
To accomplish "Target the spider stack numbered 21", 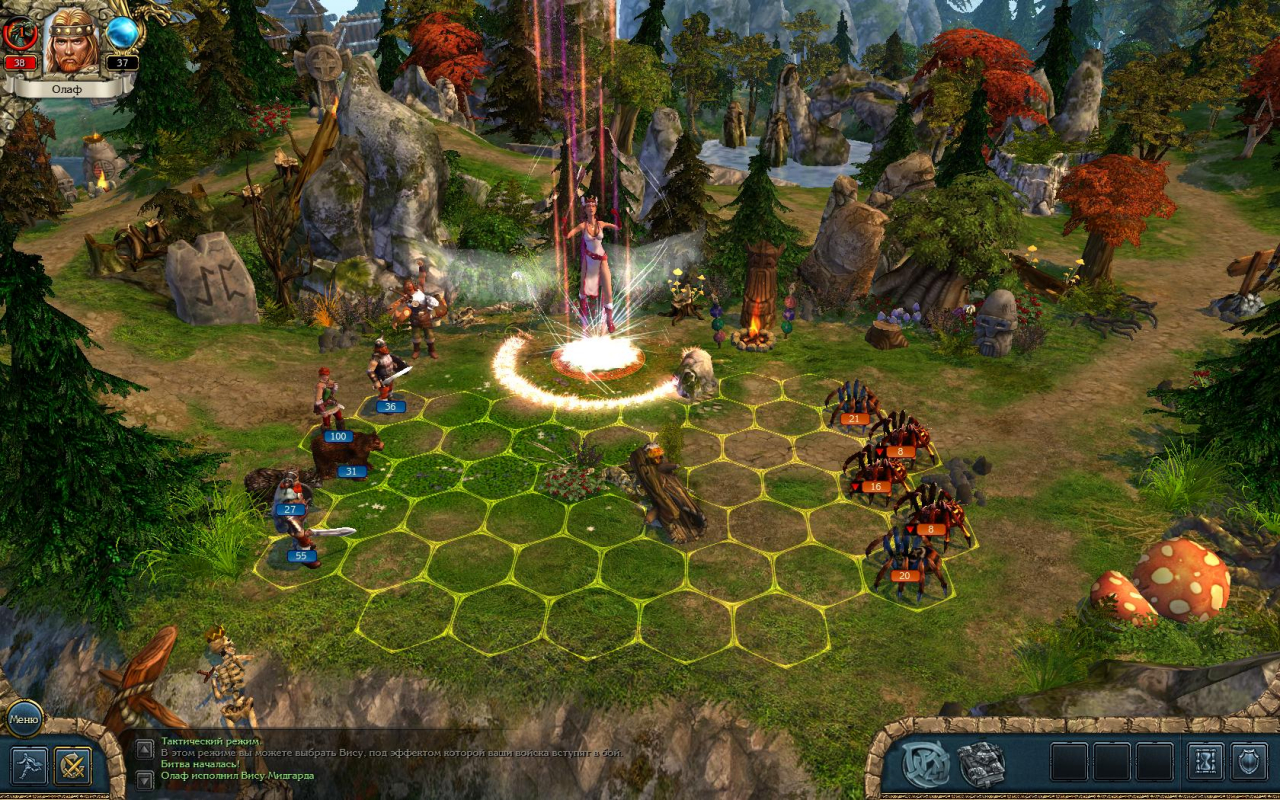I will pyautogui.click(x=851, y=403).
